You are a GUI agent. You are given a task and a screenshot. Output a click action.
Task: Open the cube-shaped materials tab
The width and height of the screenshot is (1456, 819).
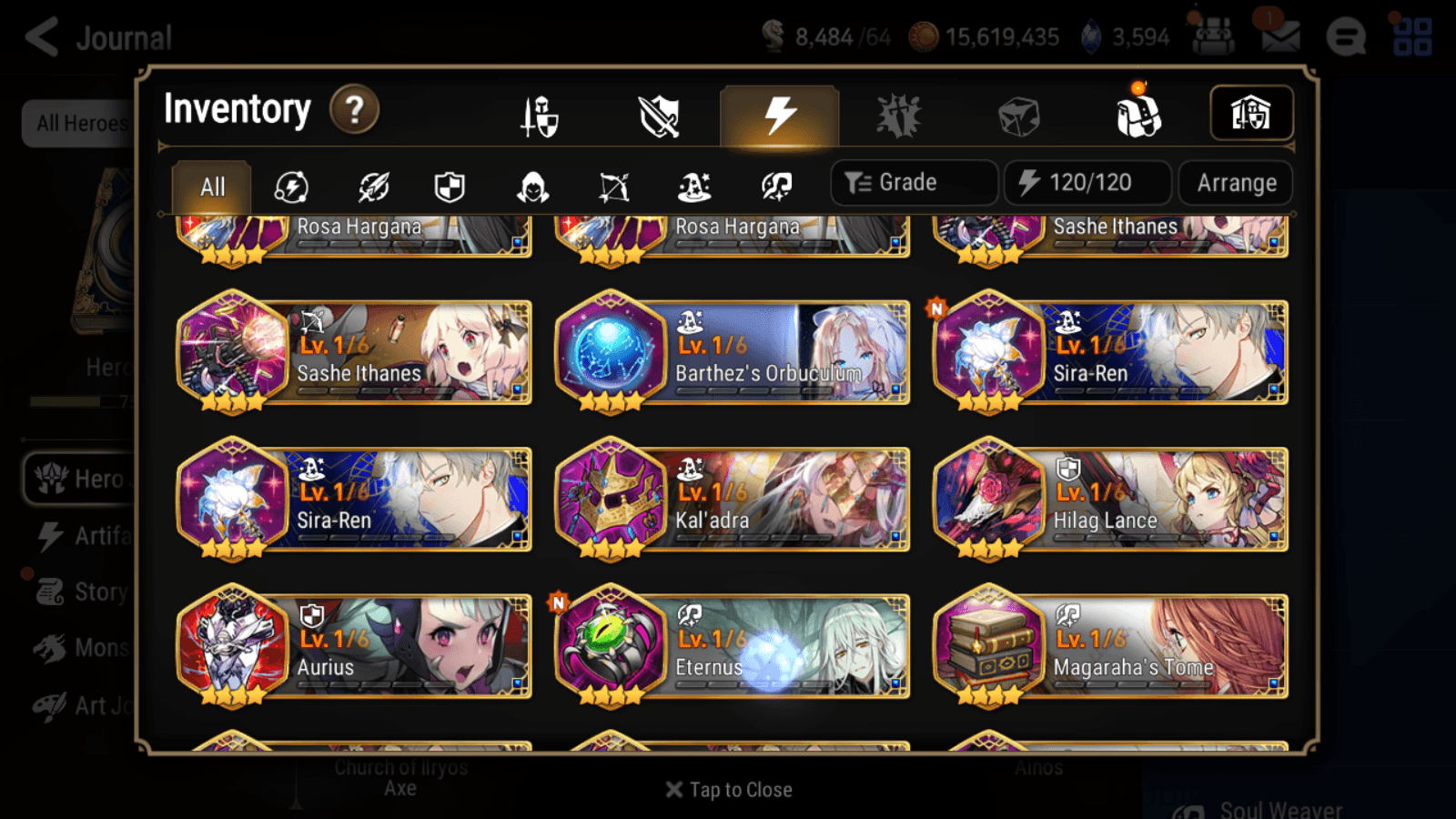tap(1019, 114)
